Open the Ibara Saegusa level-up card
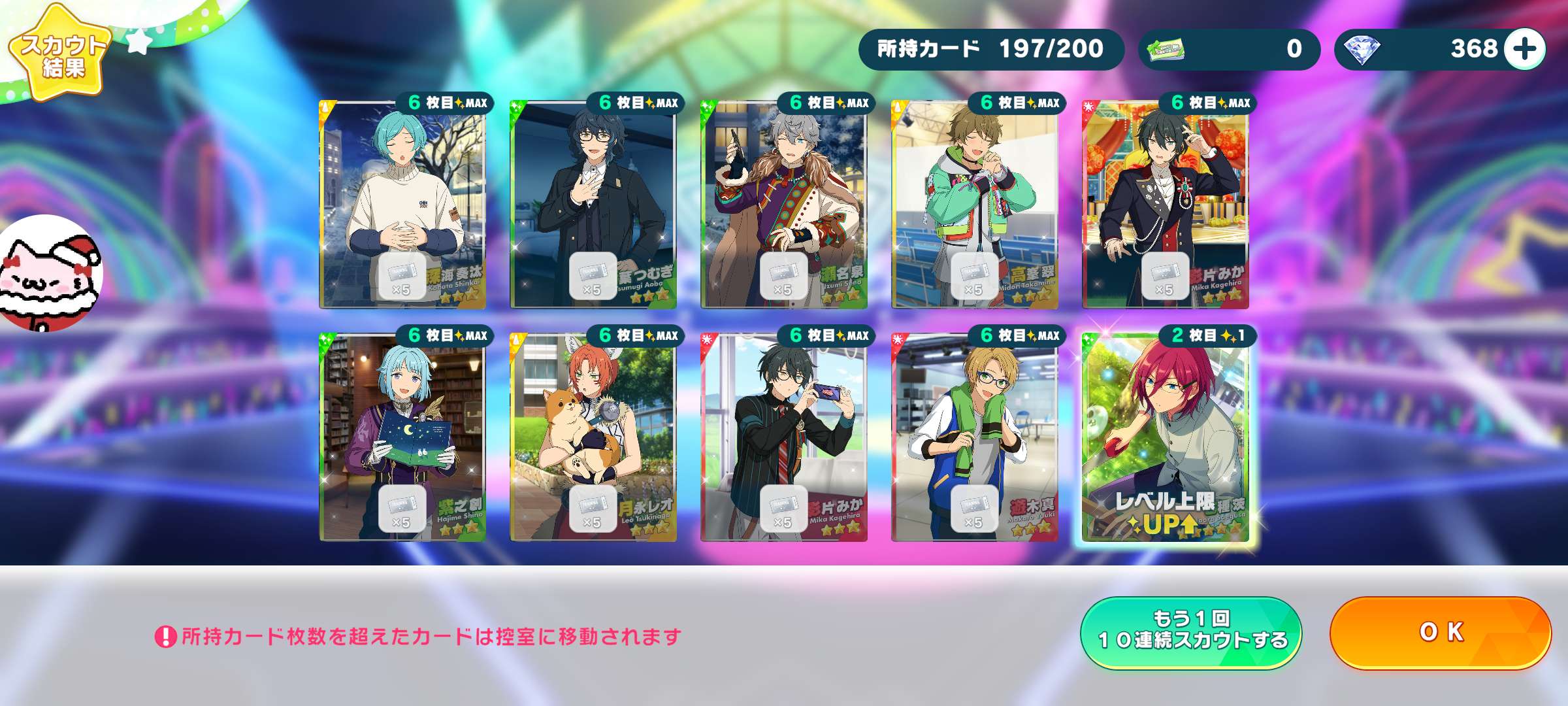The height and width of the screenshot is (706, 1568). [x=1166, y=437]
